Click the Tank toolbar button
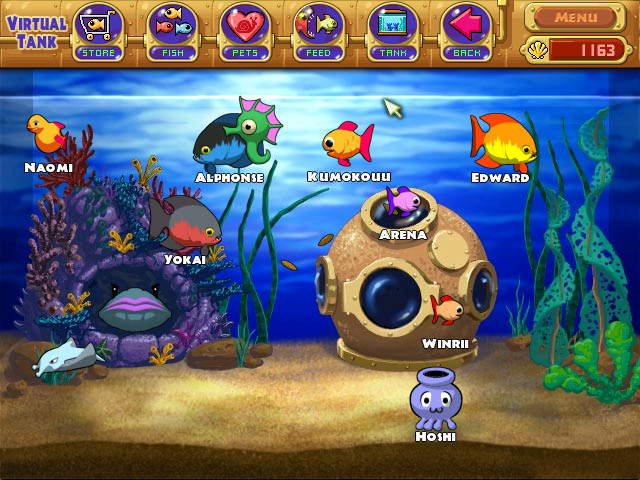Screen dimensions: 640x480 393,31
